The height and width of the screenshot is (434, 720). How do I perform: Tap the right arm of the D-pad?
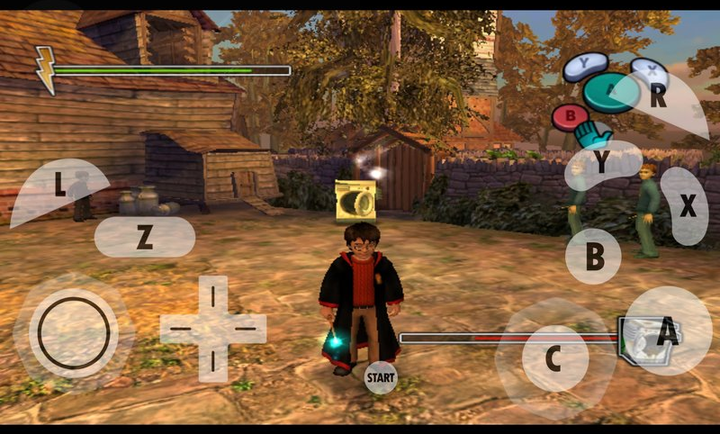tap(248, 327)
